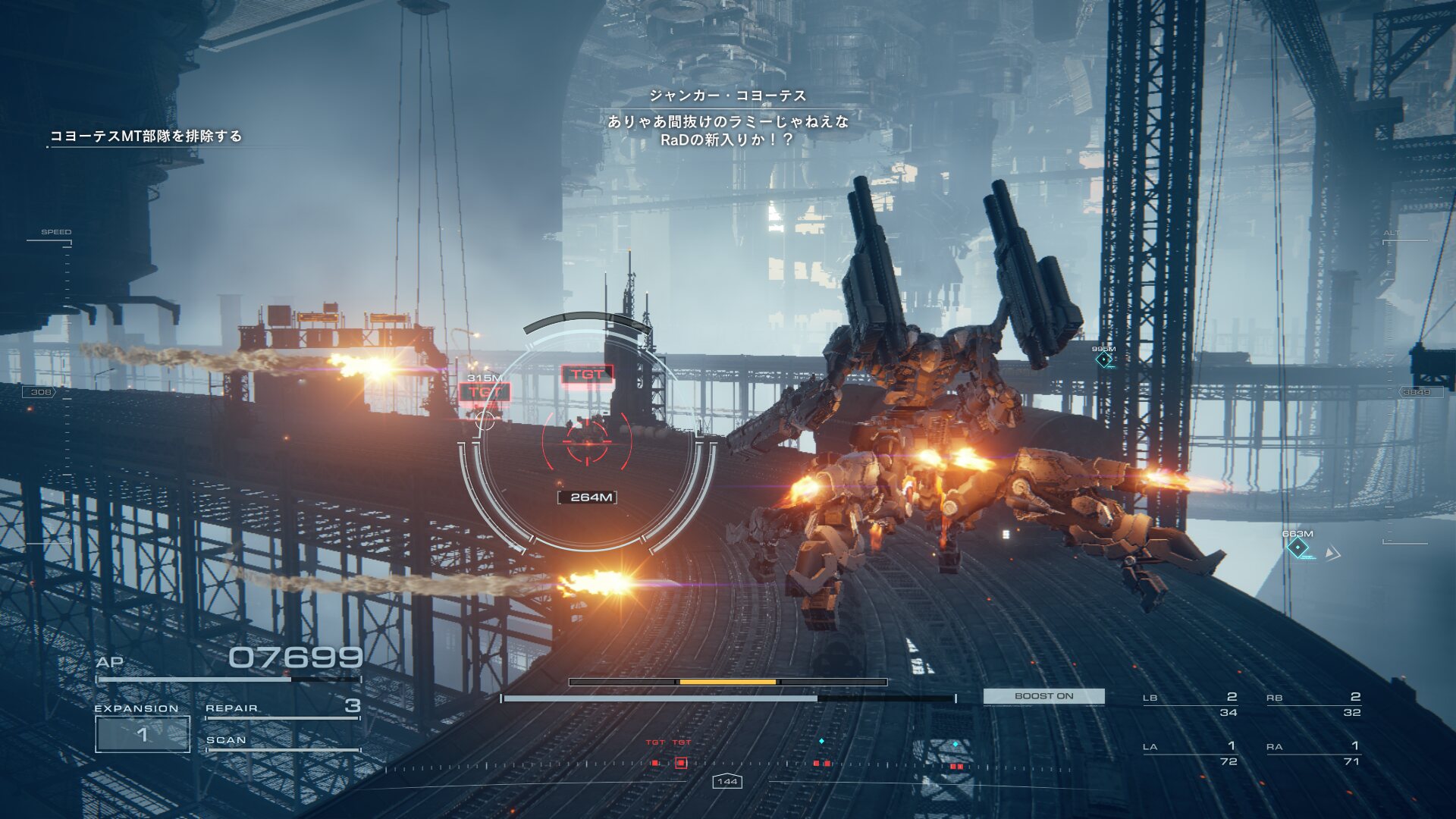The height and width of the screenshot is (819, 1456).
Task: Click the 315M red TGT enemy marker
Action: click(485, 392)
